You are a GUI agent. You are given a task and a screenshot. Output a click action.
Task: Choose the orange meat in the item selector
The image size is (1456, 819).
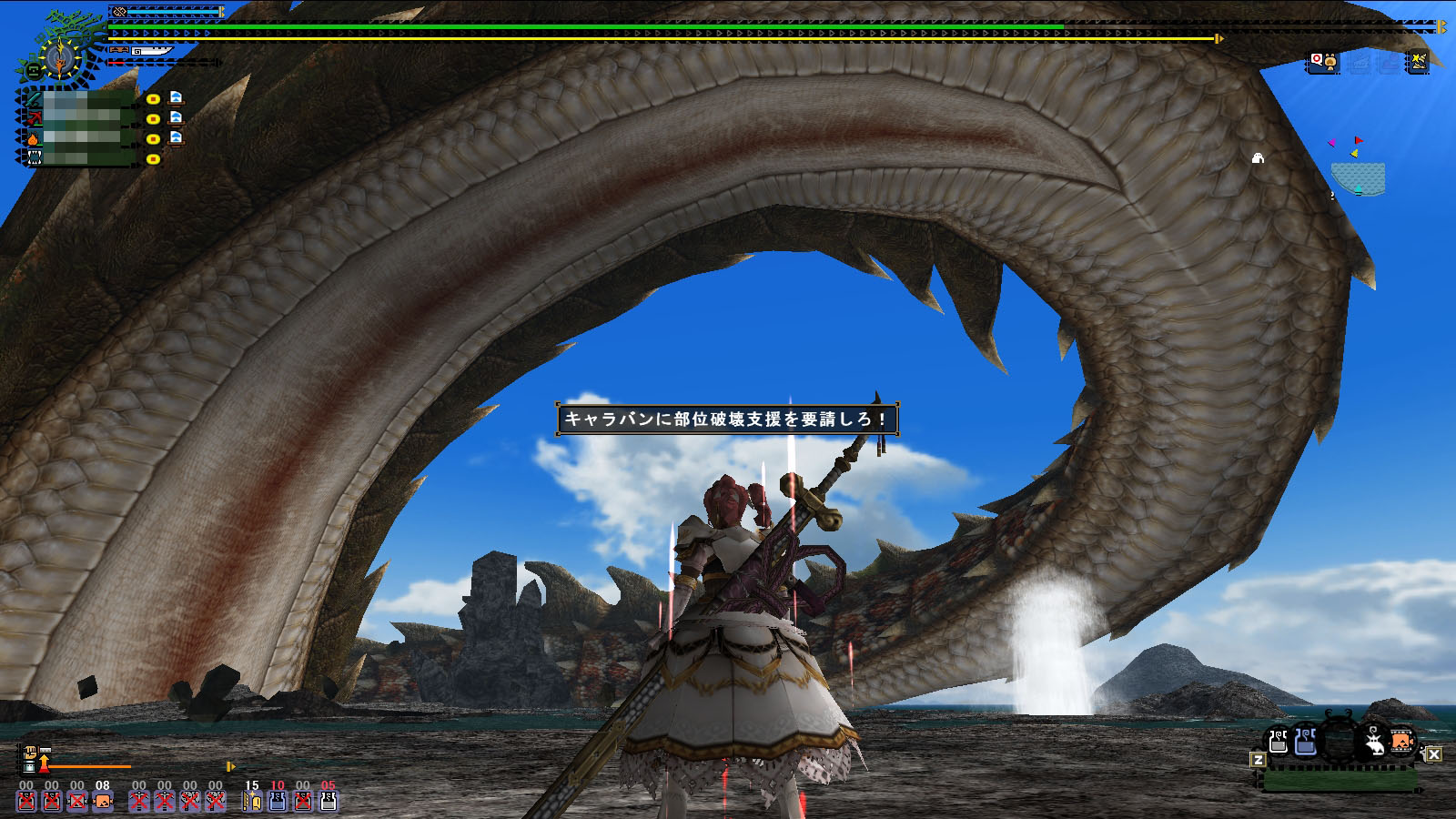pos(1402,742)
